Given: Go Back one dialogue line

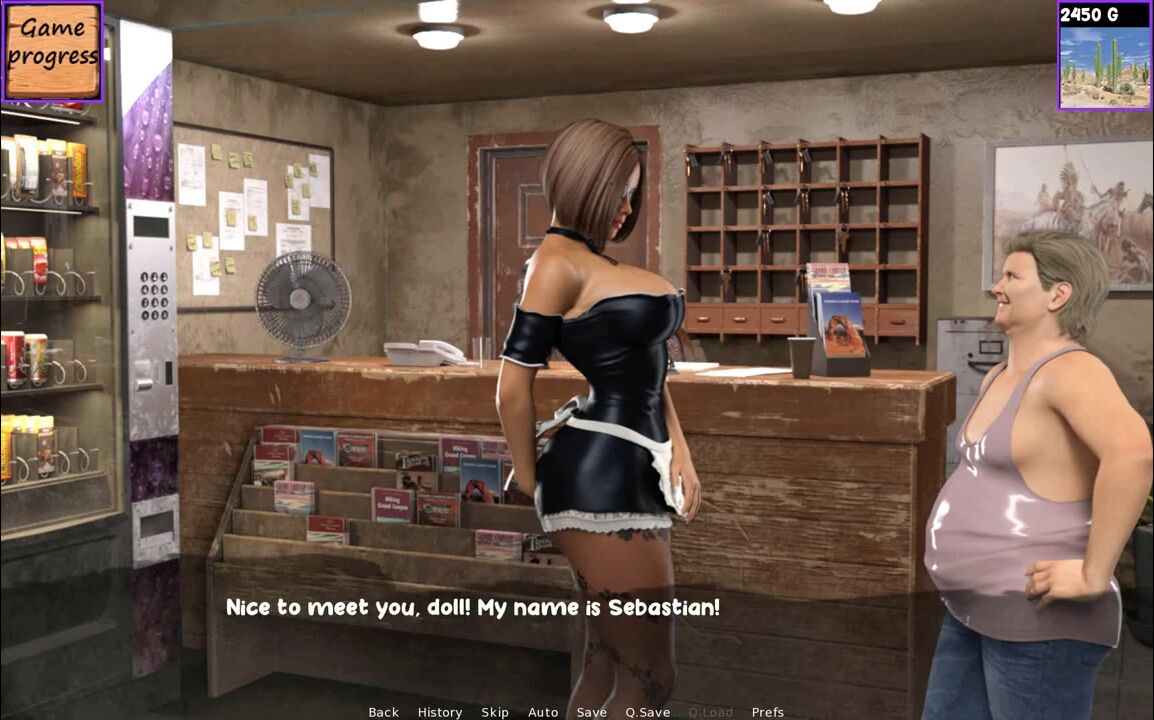Looking at the screenshot, I should 383,712.
